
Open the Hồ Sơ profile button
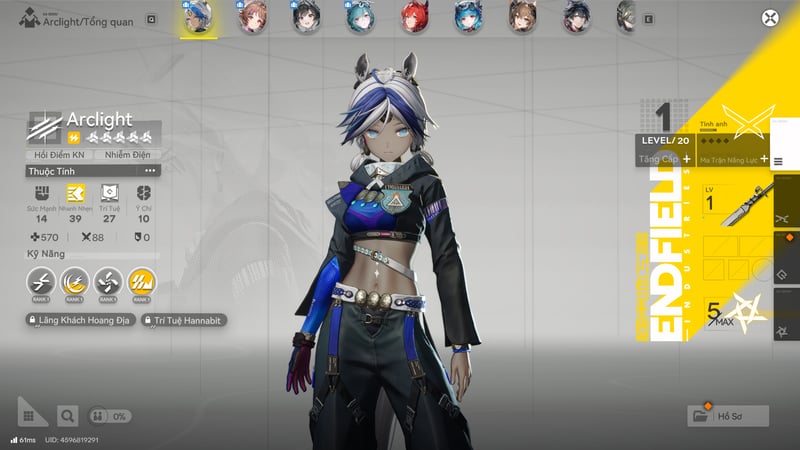pyautogui.click(x=728, y=416)
